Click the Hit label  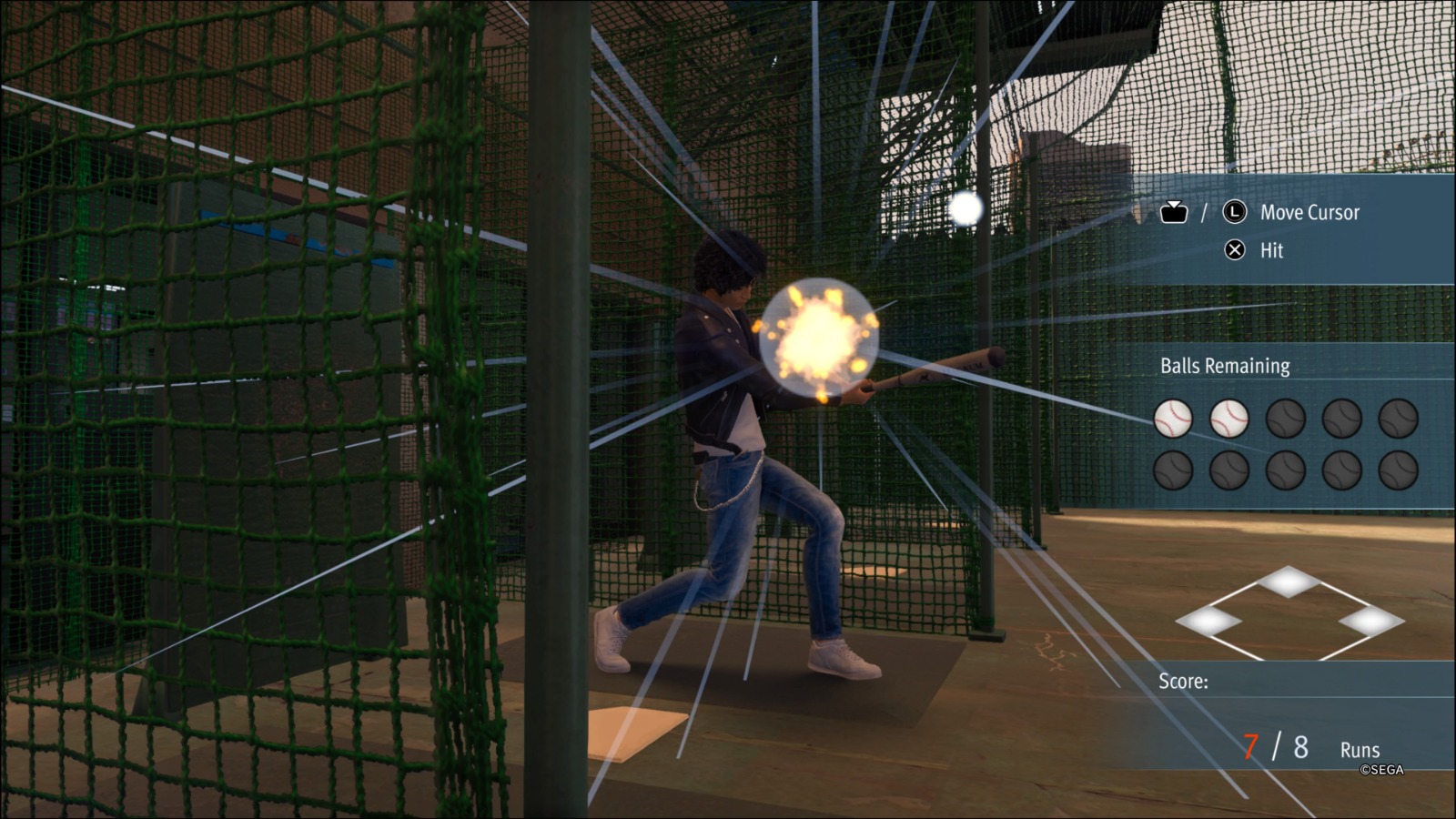(1271, 251)
